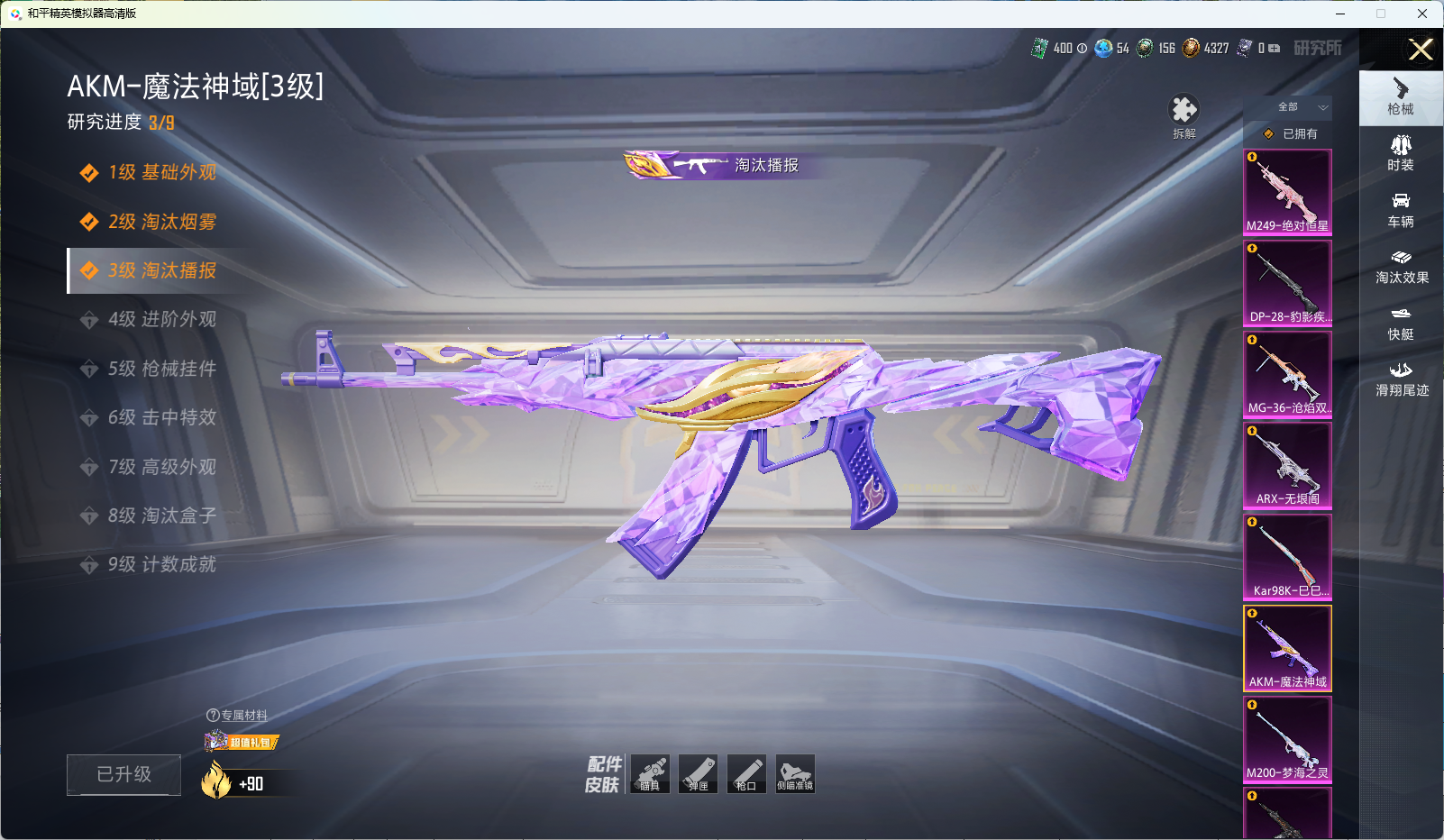Screen dimensions: 1444x840
Task: Select the M249-绝对恒星 skin thumbnail
Action: point(1287,192)
